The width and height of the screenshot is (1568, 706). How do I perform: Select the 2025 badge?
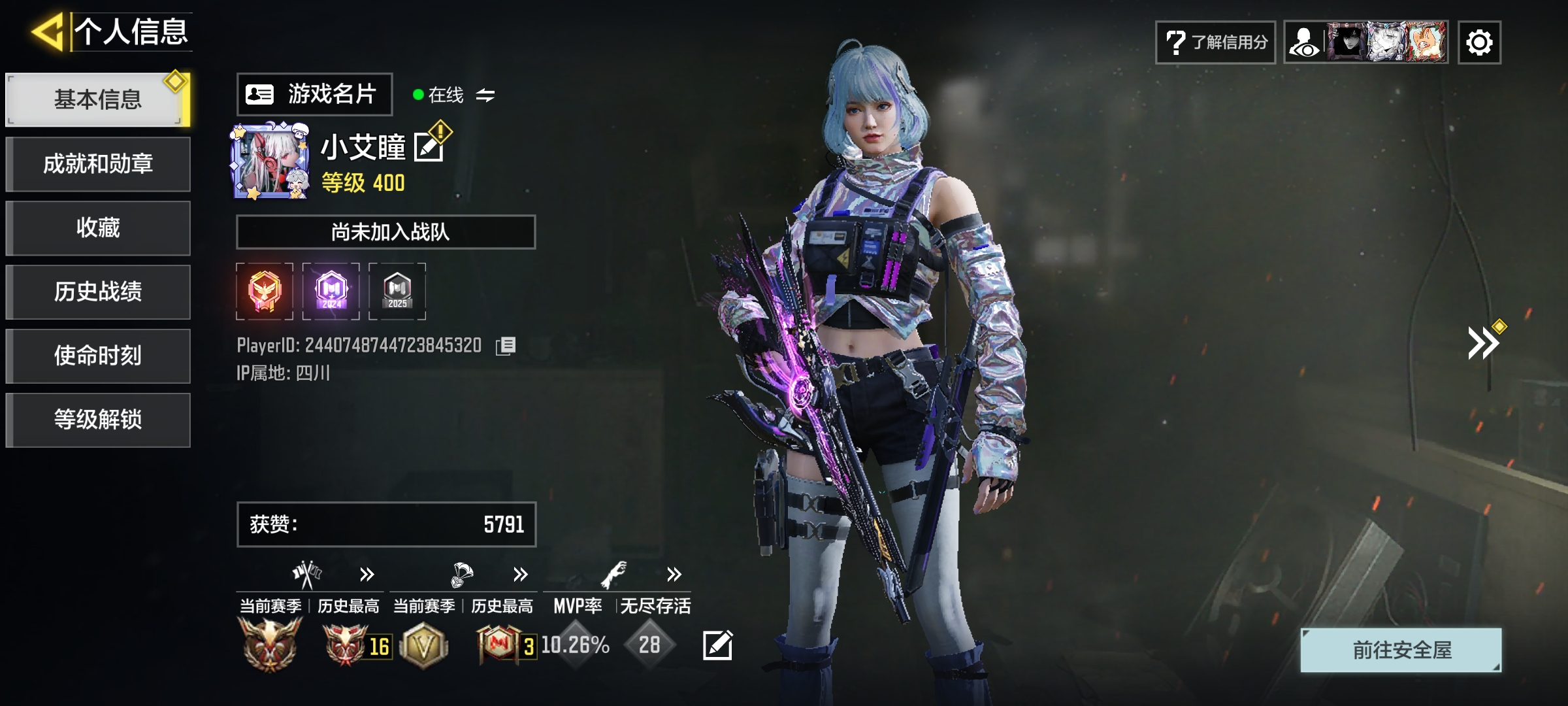click(x=397, y=292)
